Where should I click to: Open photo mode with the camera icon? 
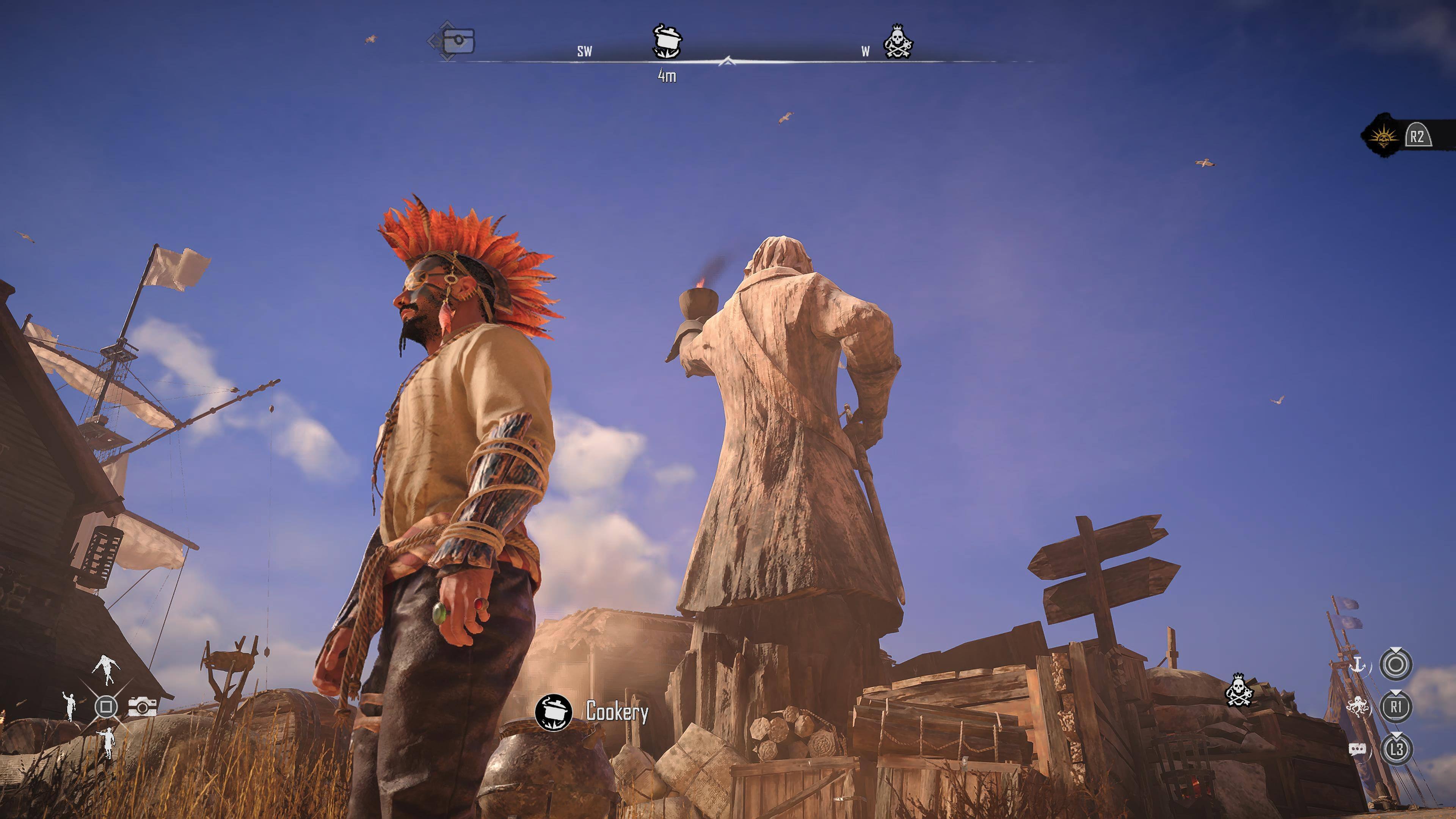143,706
